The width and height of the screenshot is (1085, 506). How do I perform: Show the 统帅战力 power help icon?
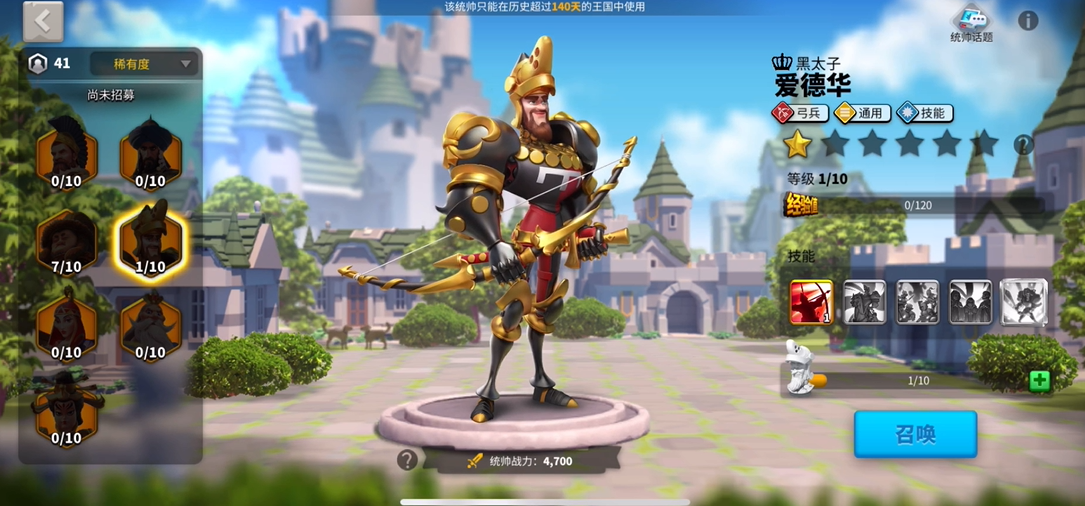[407, 460]
